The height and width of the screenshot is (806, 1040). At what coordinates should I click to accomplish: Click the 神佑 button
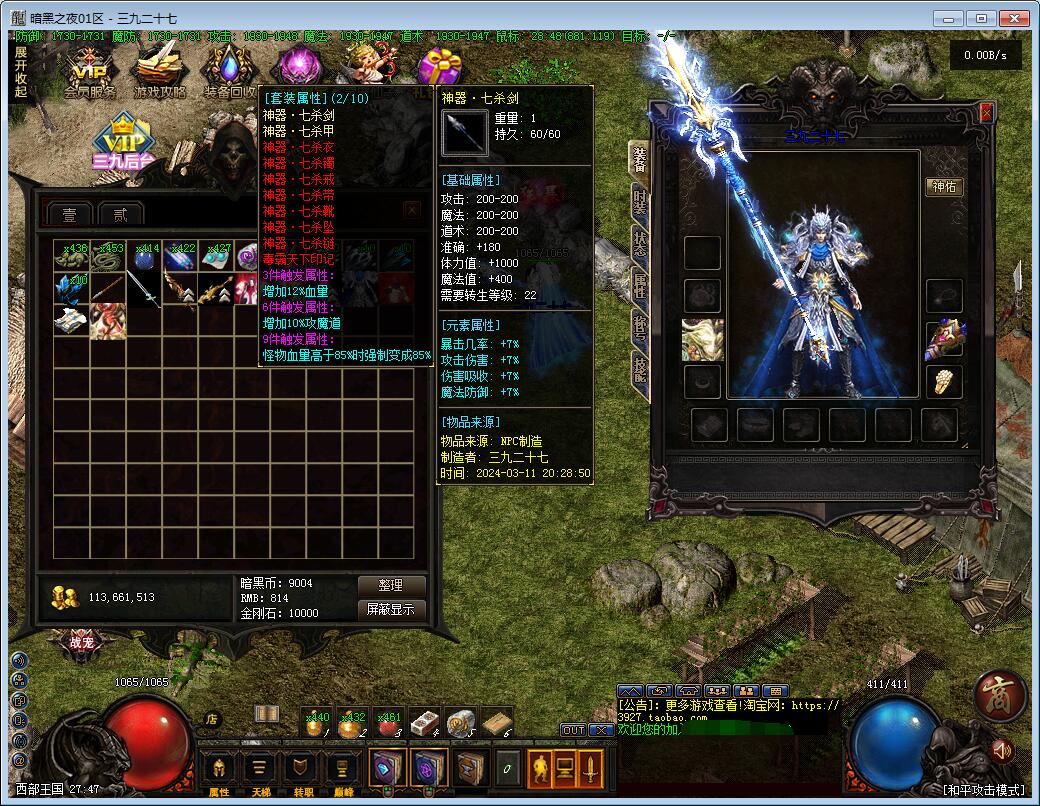(944, 187)
